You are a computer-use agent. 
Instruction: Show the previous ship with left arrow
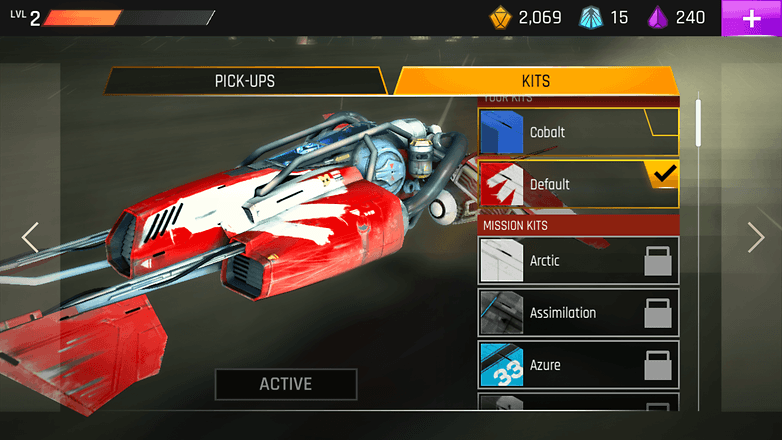click(x=31, y=237)
